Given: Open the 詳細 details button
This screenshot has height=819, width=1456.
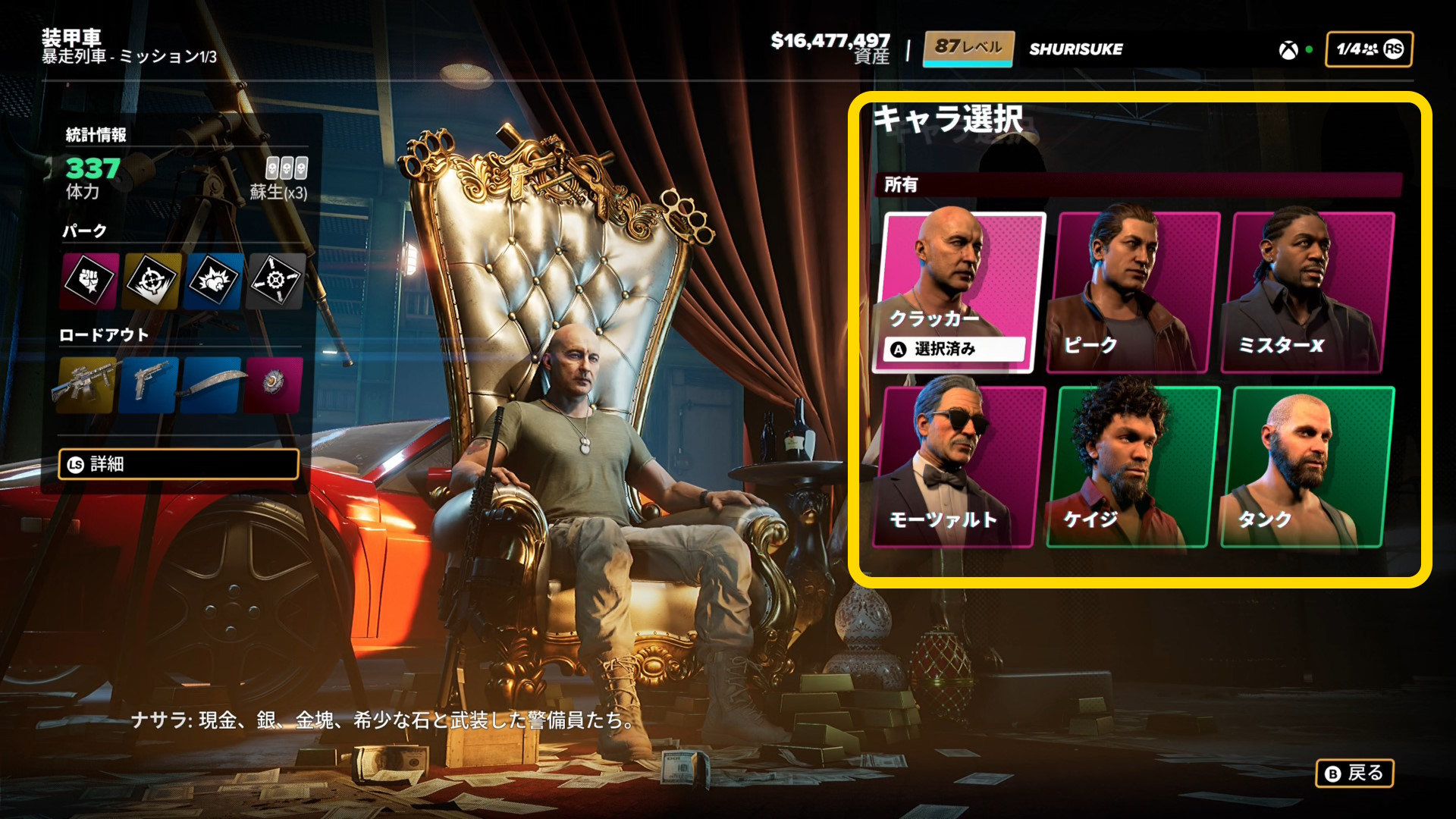Looking at the screenshot, I should pyautogui.click(x=179, y=464).
